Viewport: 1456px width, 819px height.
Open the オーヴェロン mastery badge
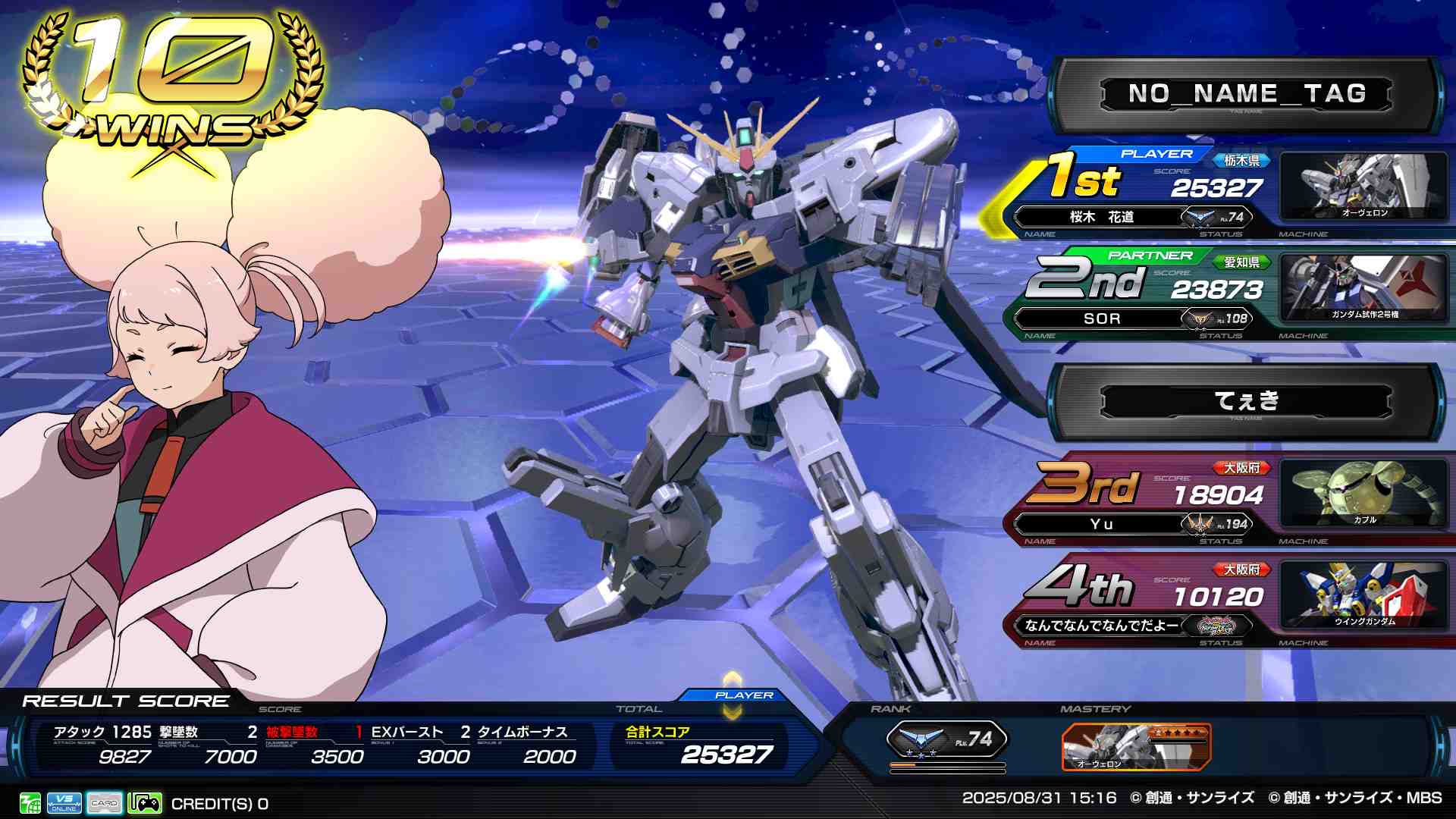click(1135, 746)
